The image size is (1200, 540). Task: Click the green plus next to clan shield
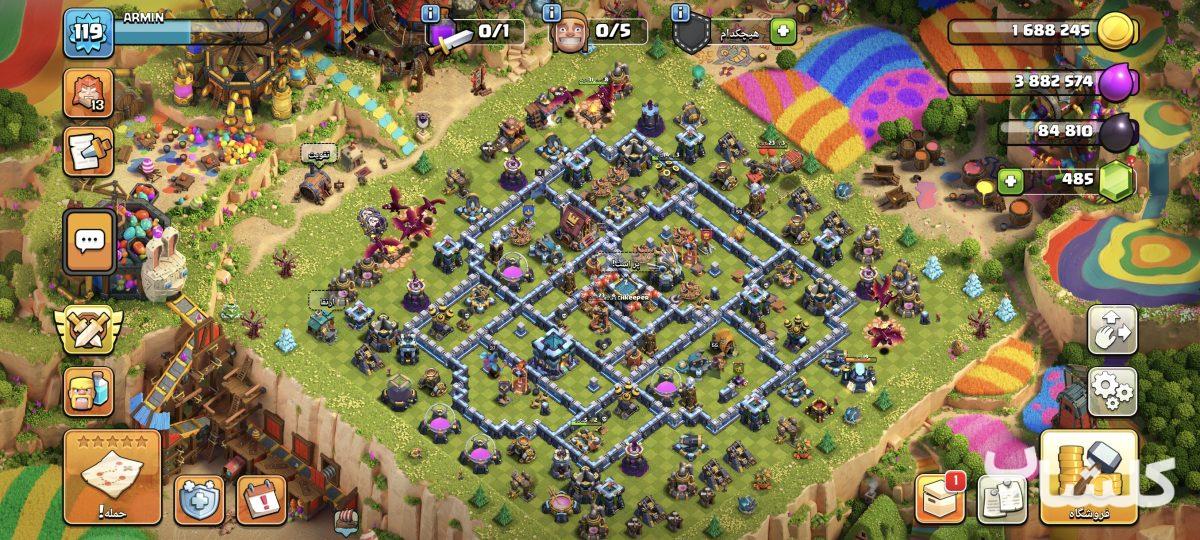pos(782,33)
